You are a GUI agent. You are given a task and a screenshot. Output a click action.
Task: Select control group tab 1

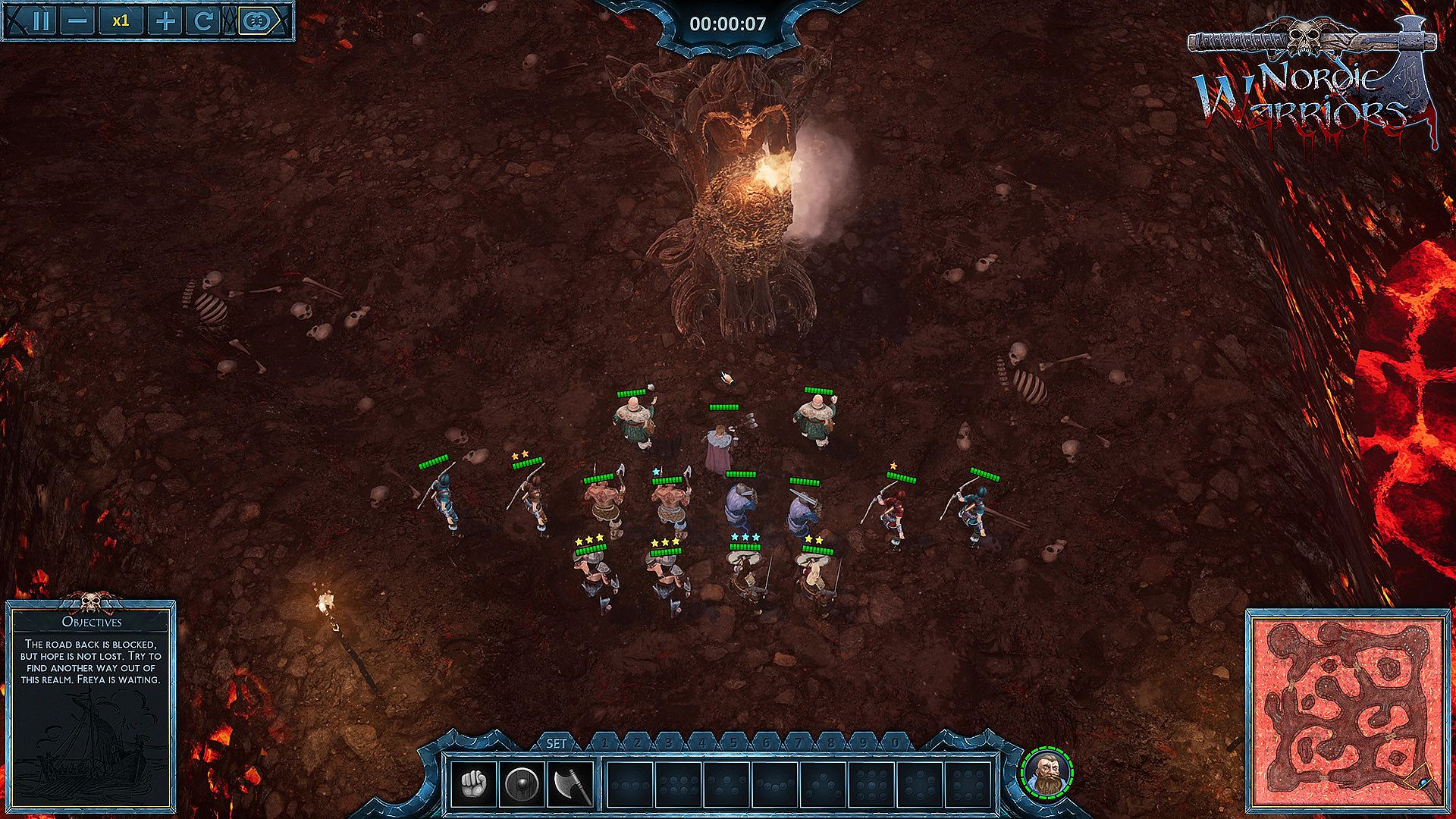[x=604, y=743]
